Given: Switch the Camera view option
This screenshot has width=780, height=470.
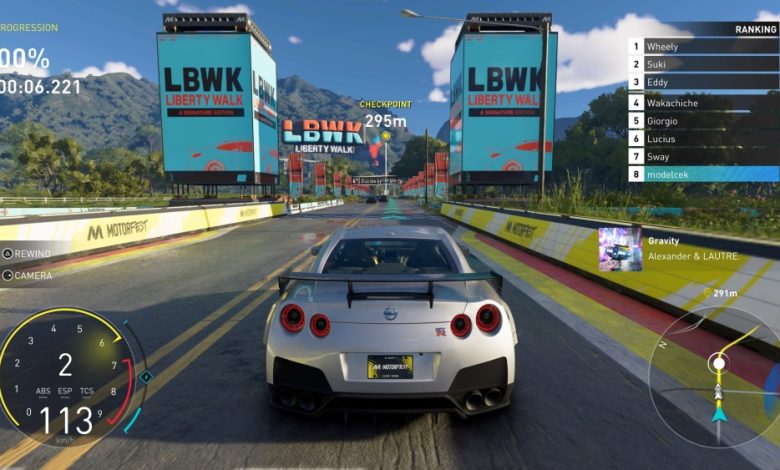Looking at the screenshot, I should pos(28,275).
